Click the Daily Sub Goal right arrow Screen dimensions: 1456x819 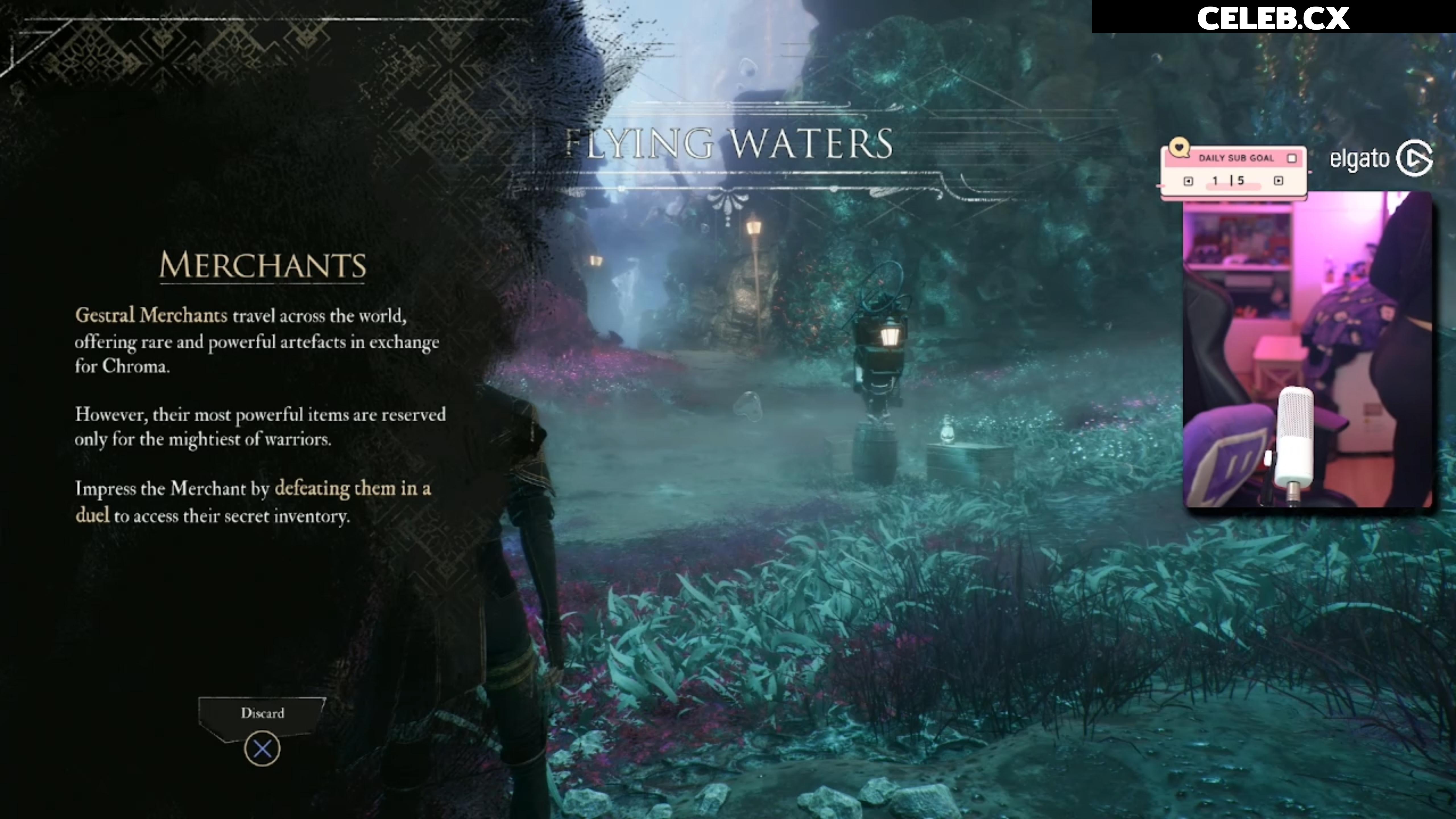point(1279,181)
